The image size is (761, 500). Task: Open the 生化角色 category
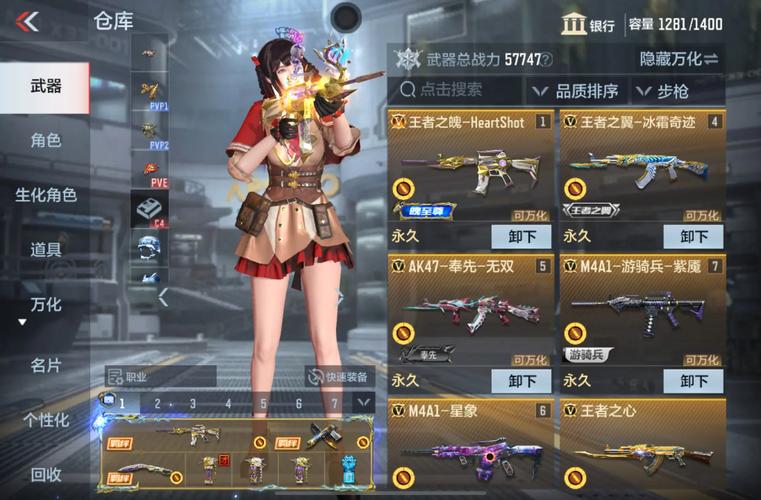[45, 195]
